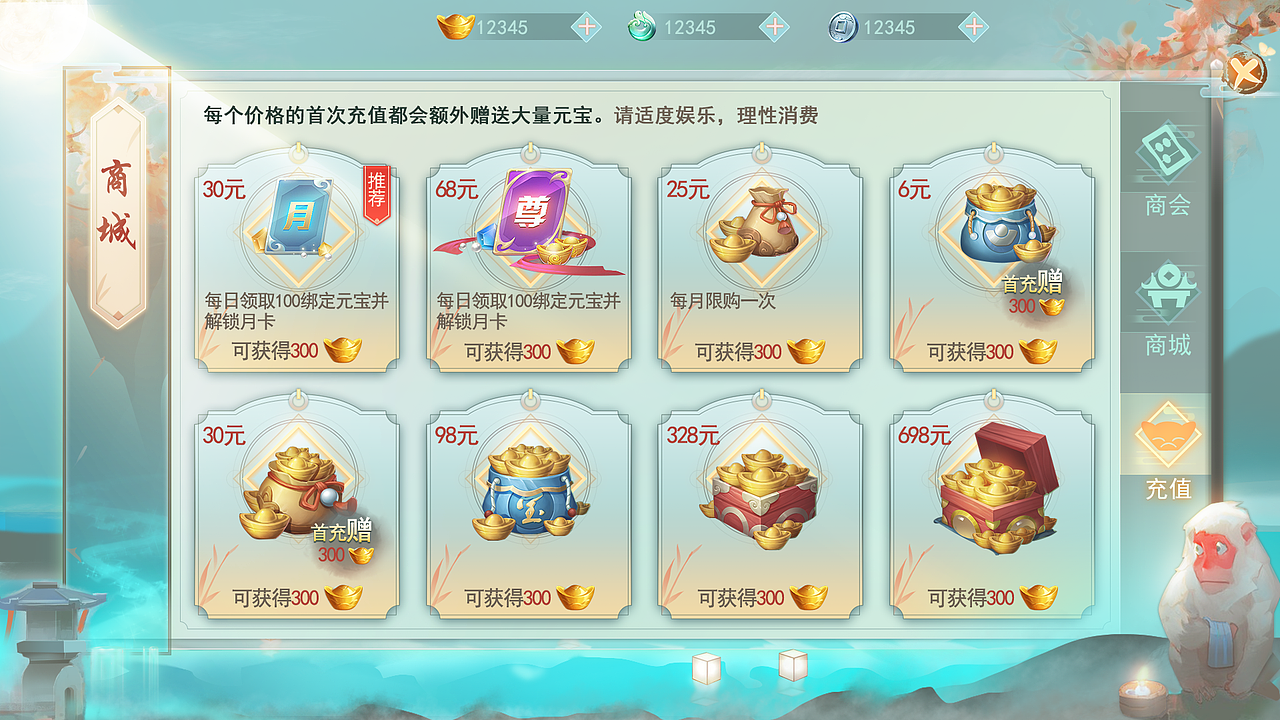Purchase the 30元 monthly card pack
This screenshot has height=720, width=1280.
click(x=297, y=265)
